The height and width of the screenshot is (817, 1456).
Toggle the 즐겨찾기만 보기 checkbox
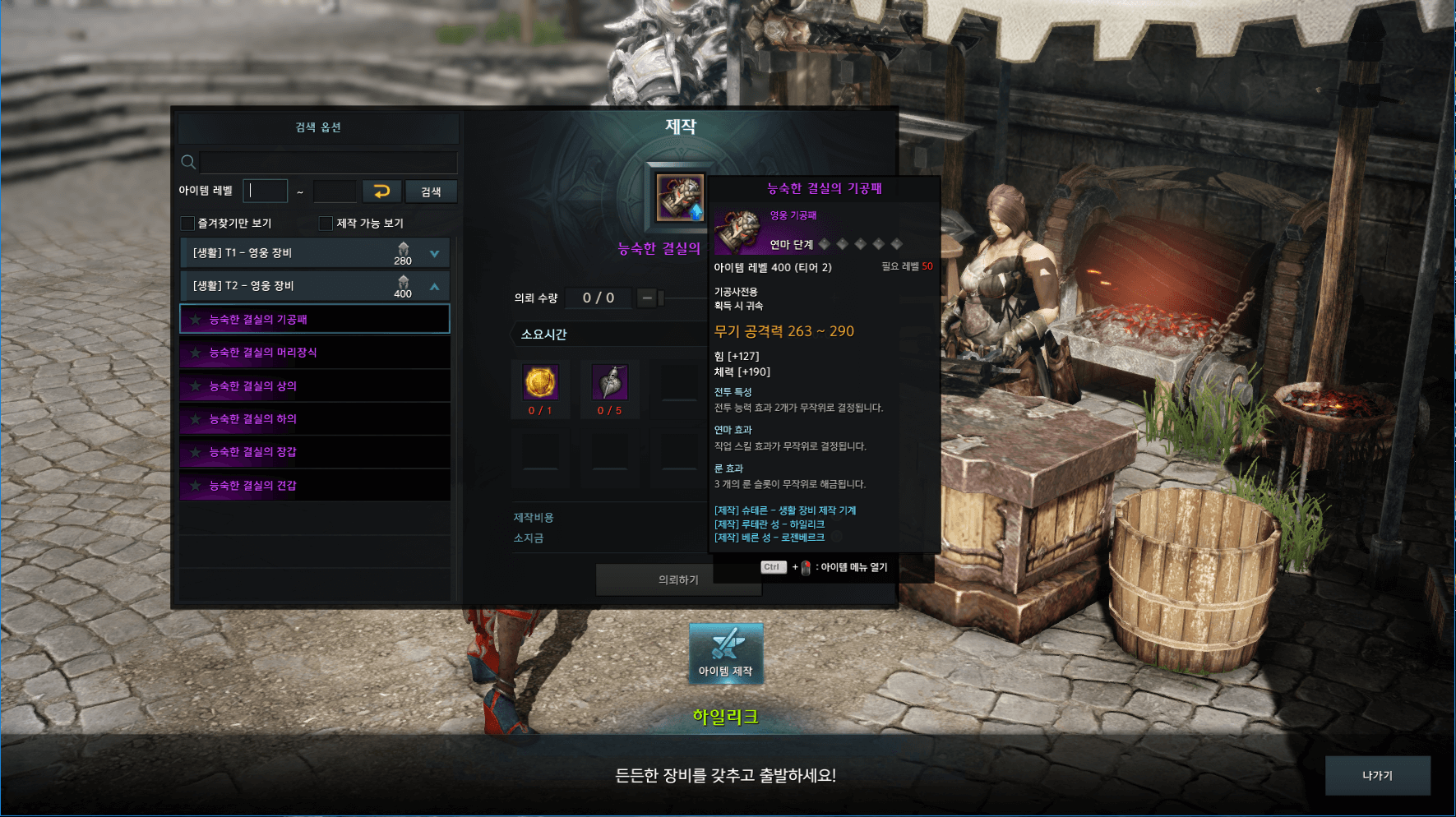(x=188, y=224)
